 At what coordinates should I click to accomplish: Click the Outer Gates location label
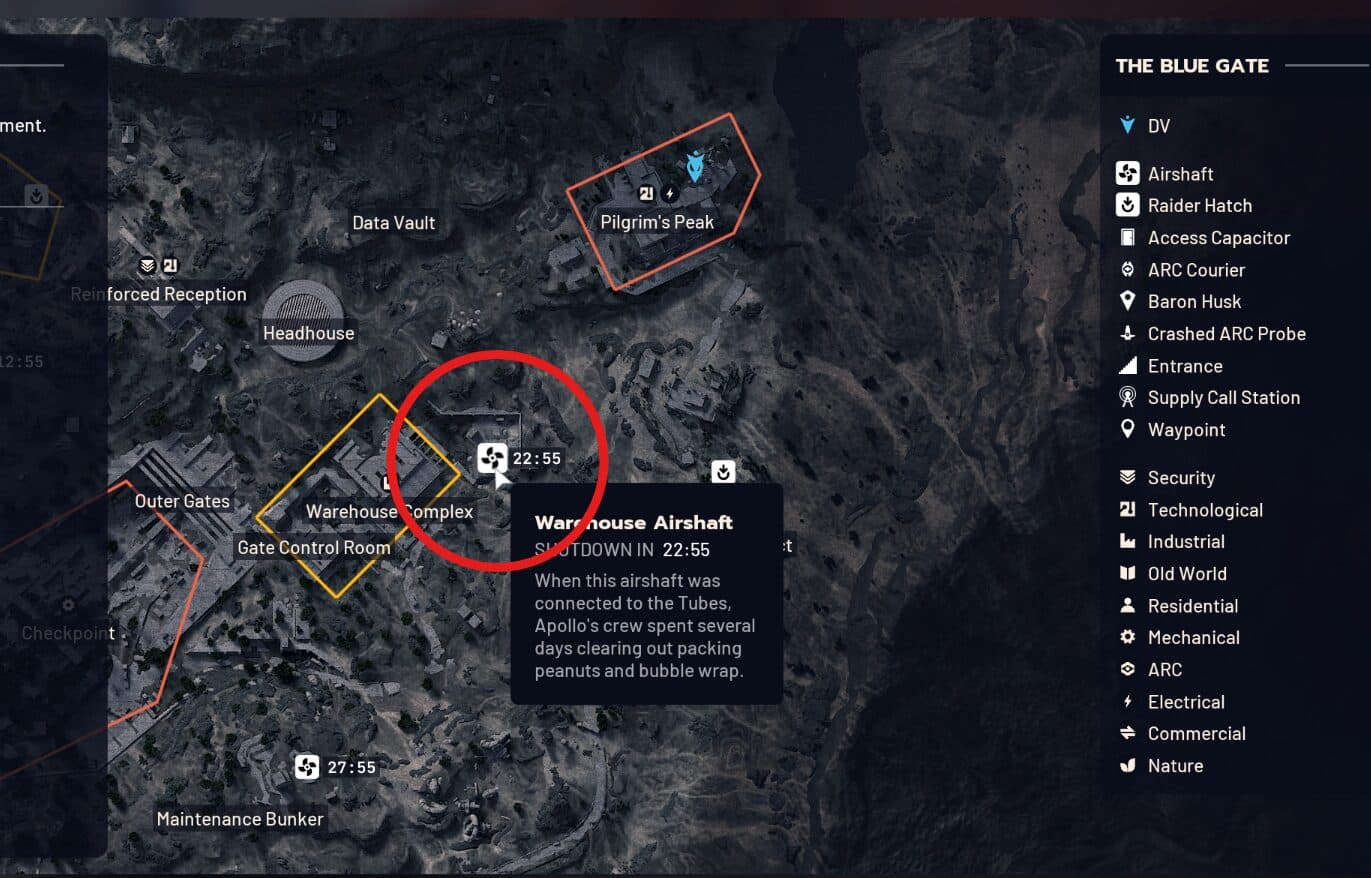[x=182, y=501]
